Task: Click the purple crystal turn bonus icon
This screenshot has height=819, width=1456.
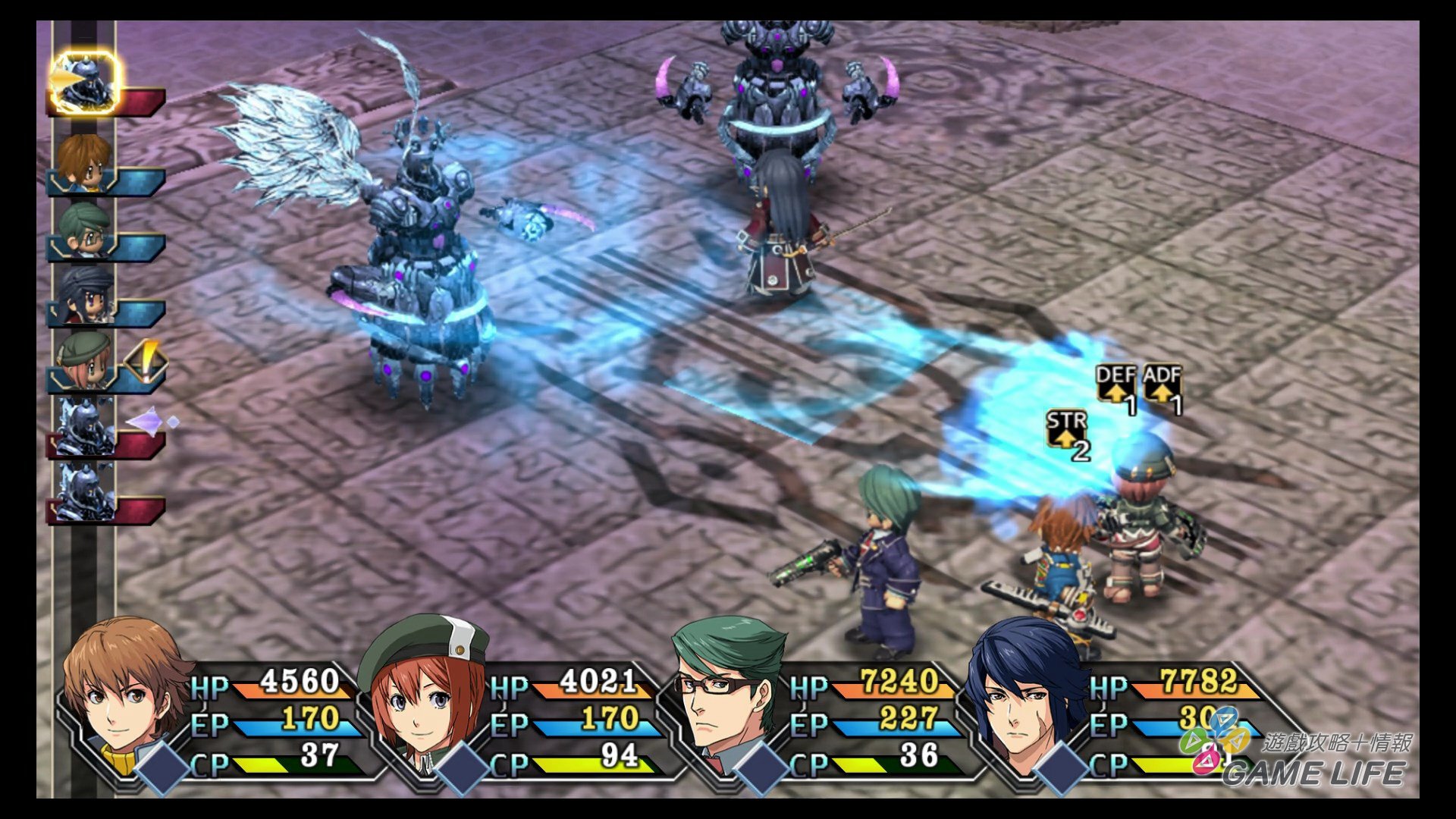Action: (x=149, y=421)
